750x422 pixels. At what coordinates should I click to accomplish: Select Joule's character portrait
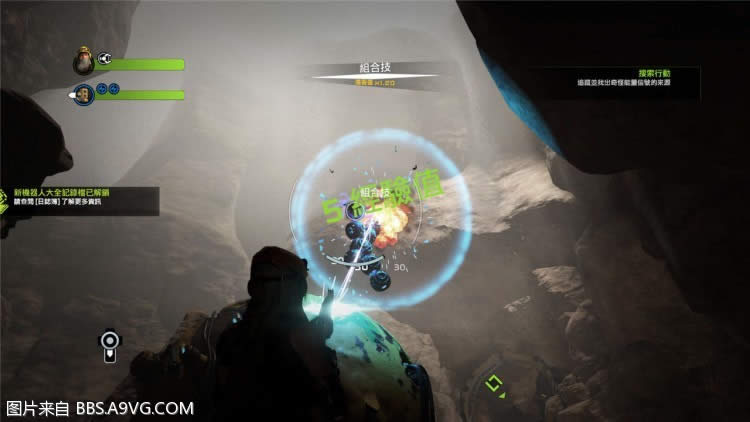pyautogui.click(x=84, y=63)
